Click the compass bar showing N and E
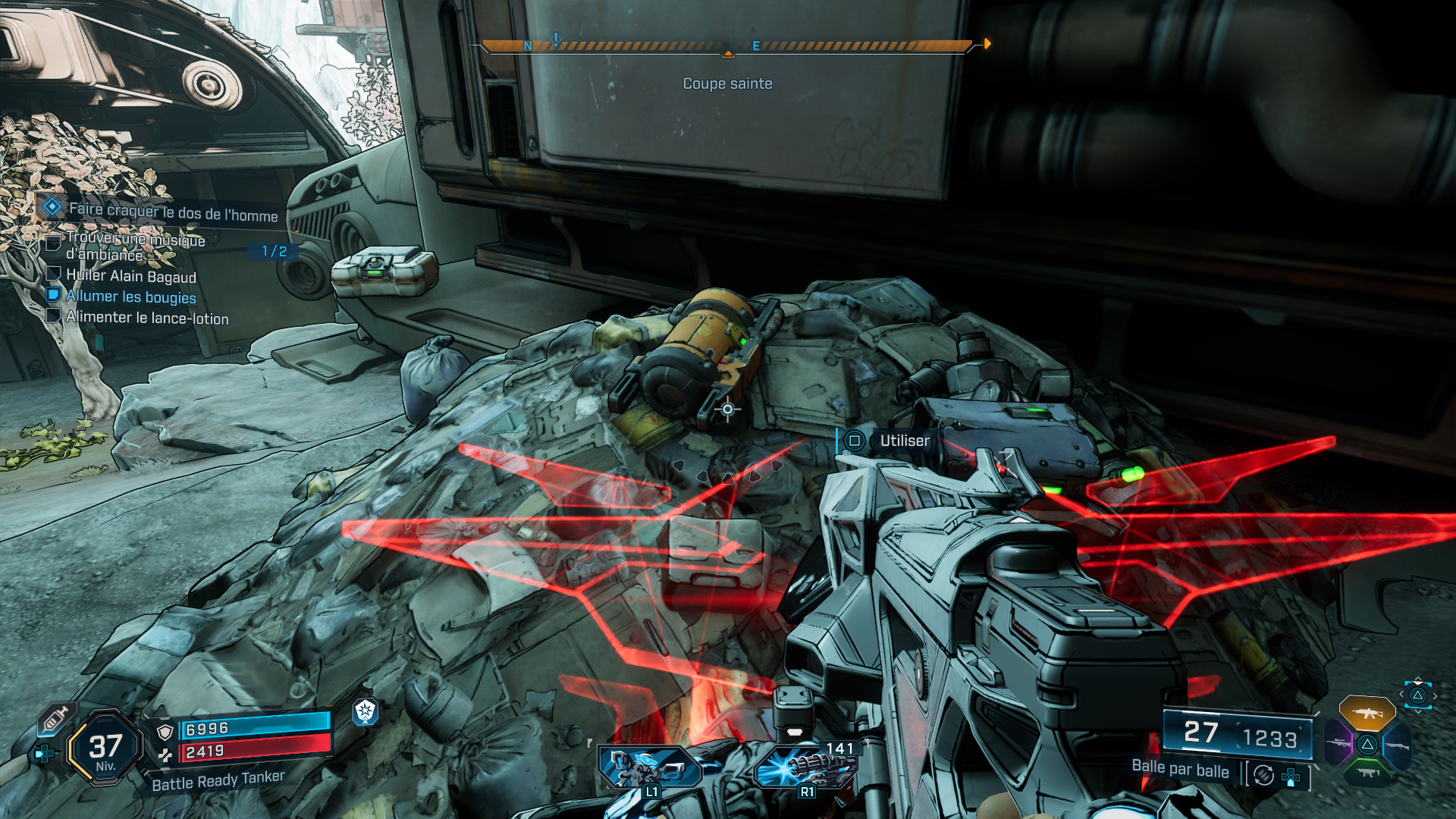The height and width of the screenshot is (819, 1456). [726, 46]
